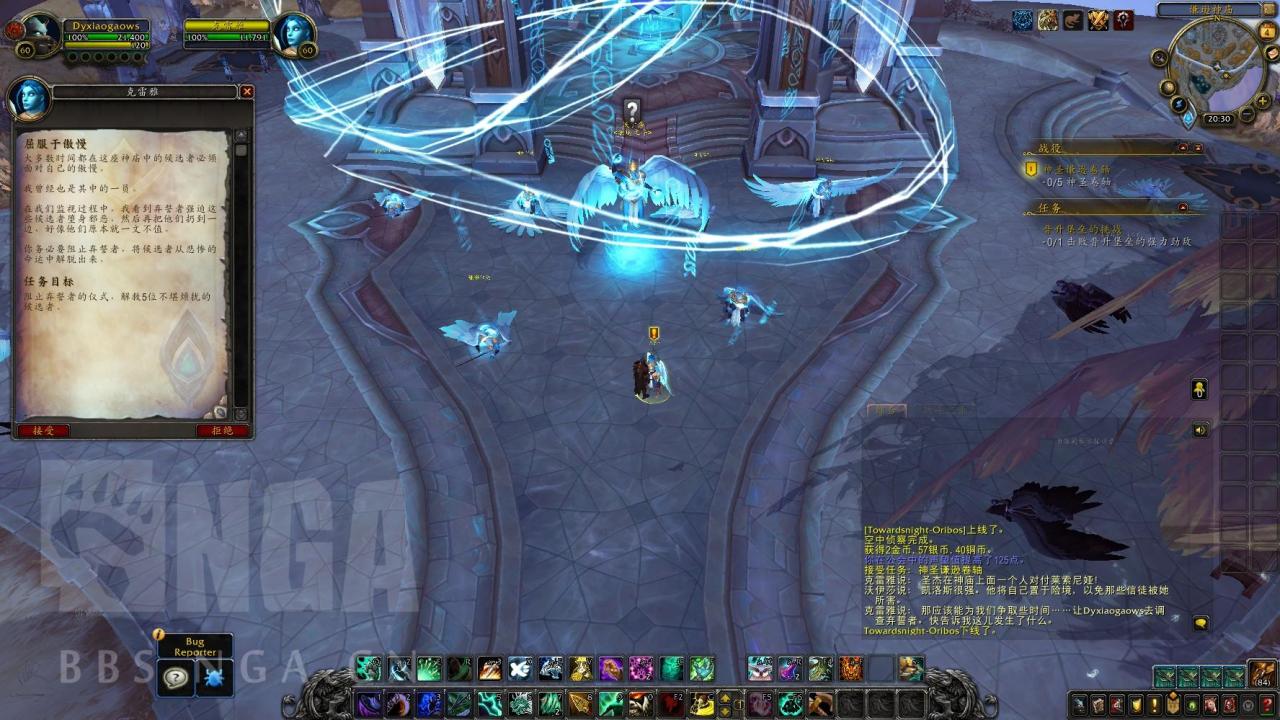The height and width of the screenshot is (720, 1280).
Task: Click the crossed swords buff icon
Action: 1099,20
